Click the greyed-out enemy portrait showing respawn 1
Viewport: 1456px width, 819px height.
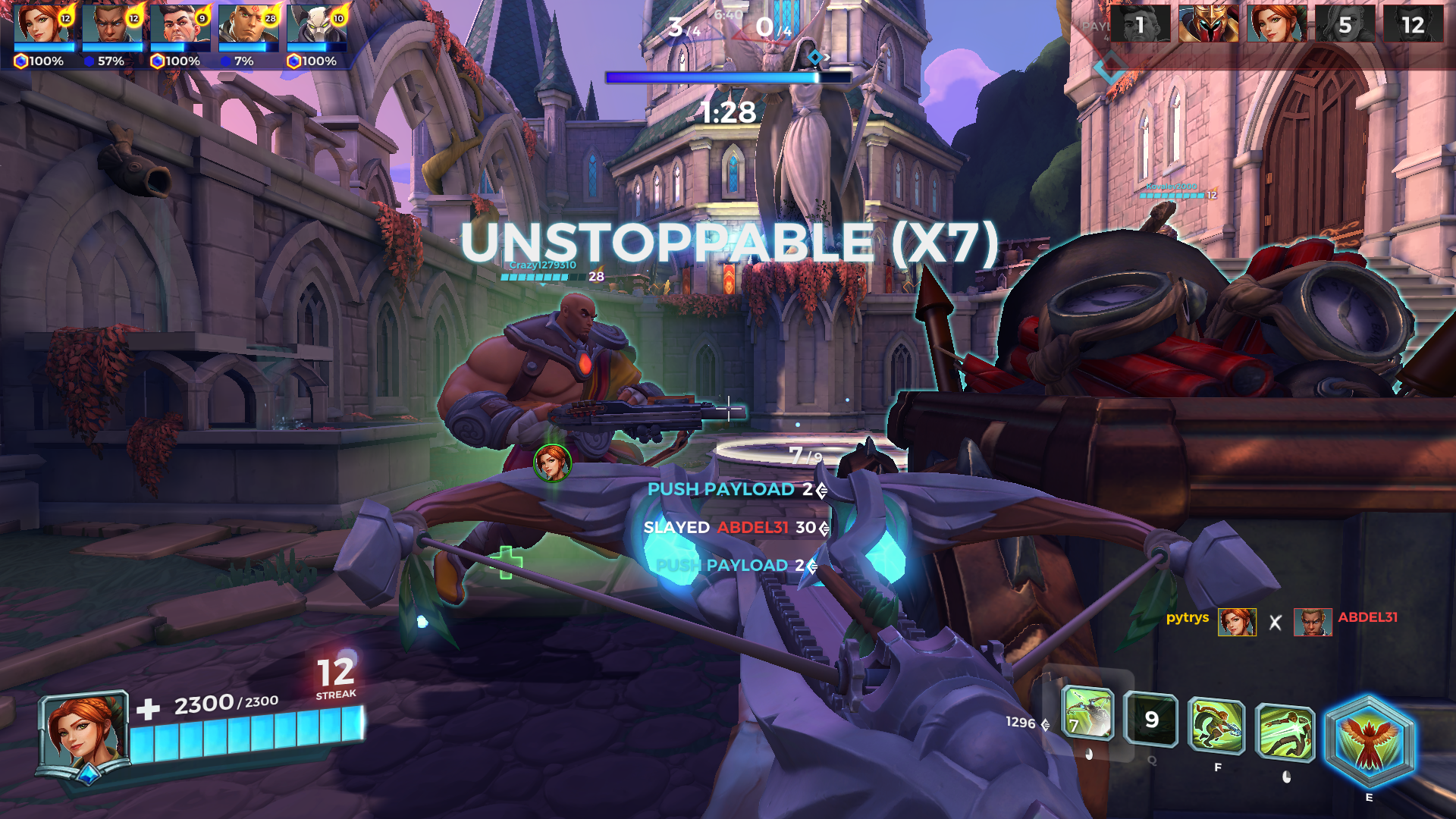(1141, 25)
